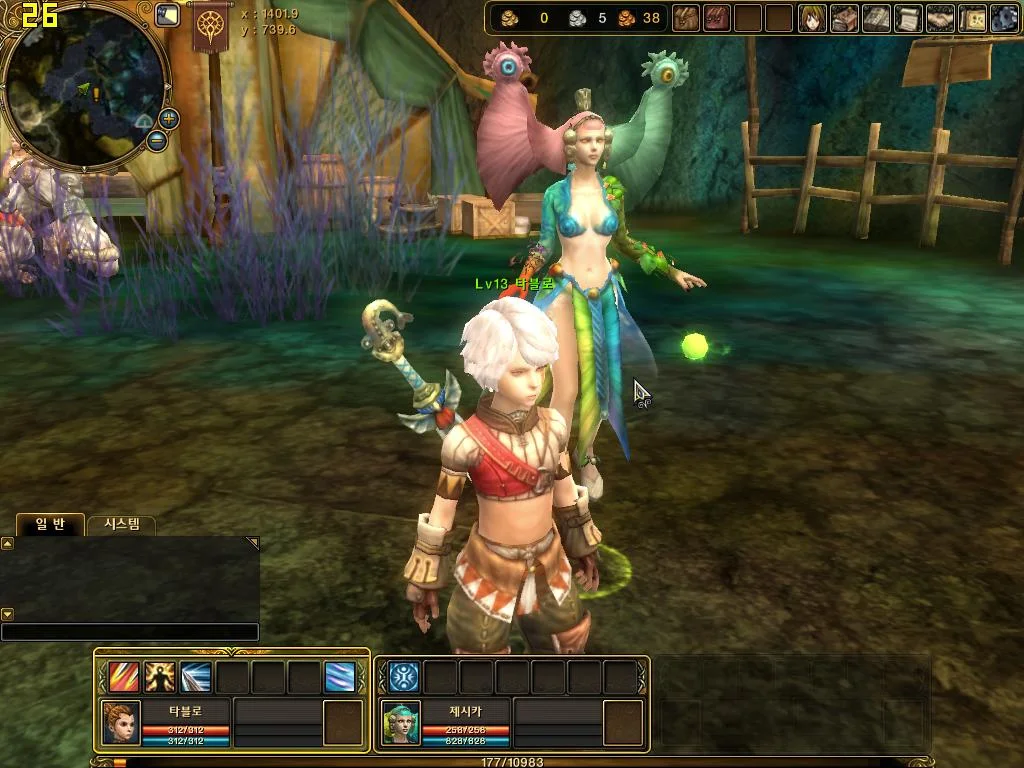This screenshot has width=1024, height=768.
Task: Open the gear system settings icon
Action: [1003, 18]
